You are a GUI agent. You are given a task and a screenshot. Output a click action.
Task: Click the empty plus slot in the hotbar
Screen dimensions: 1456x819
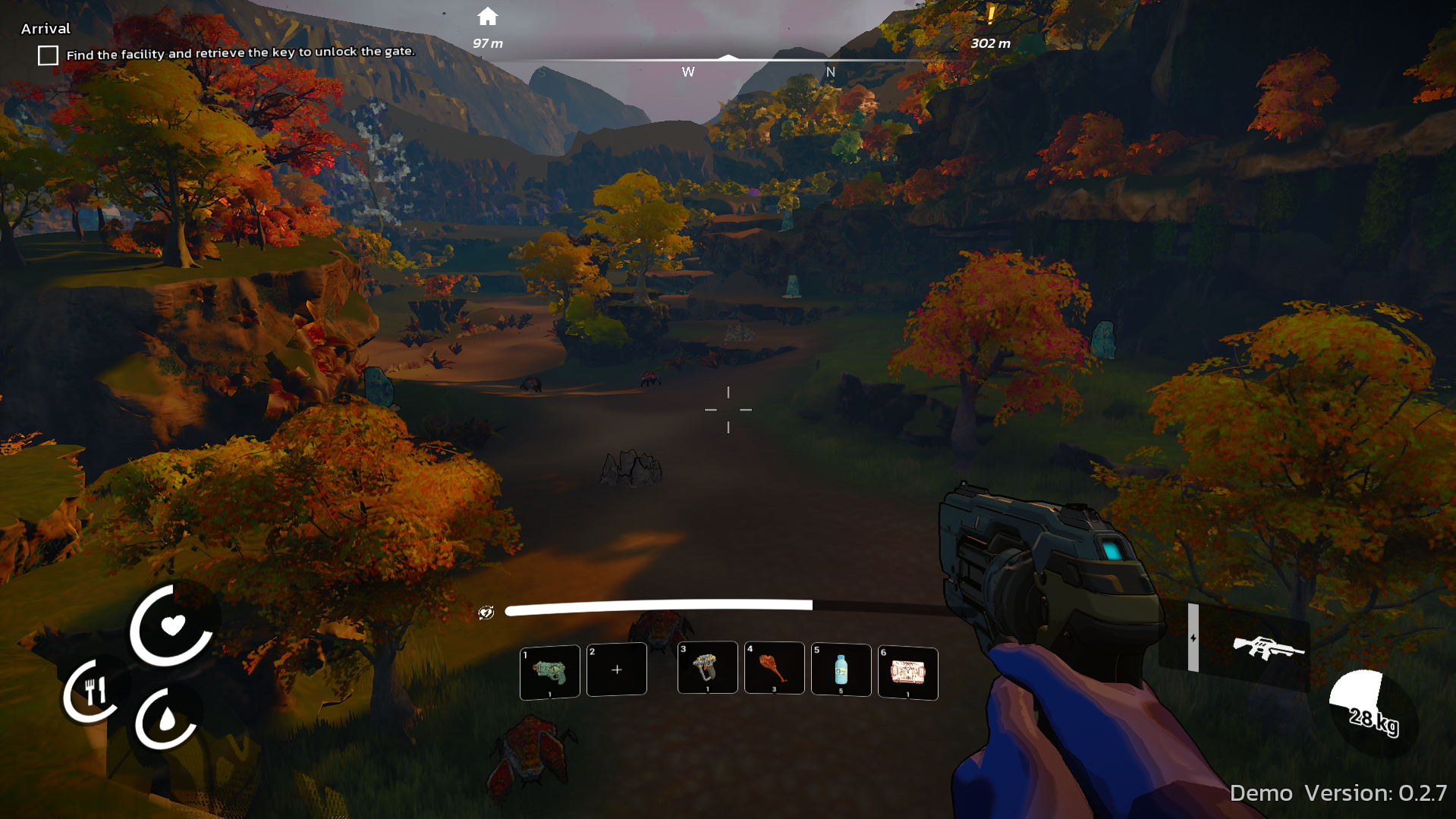(x=616, y=669)
